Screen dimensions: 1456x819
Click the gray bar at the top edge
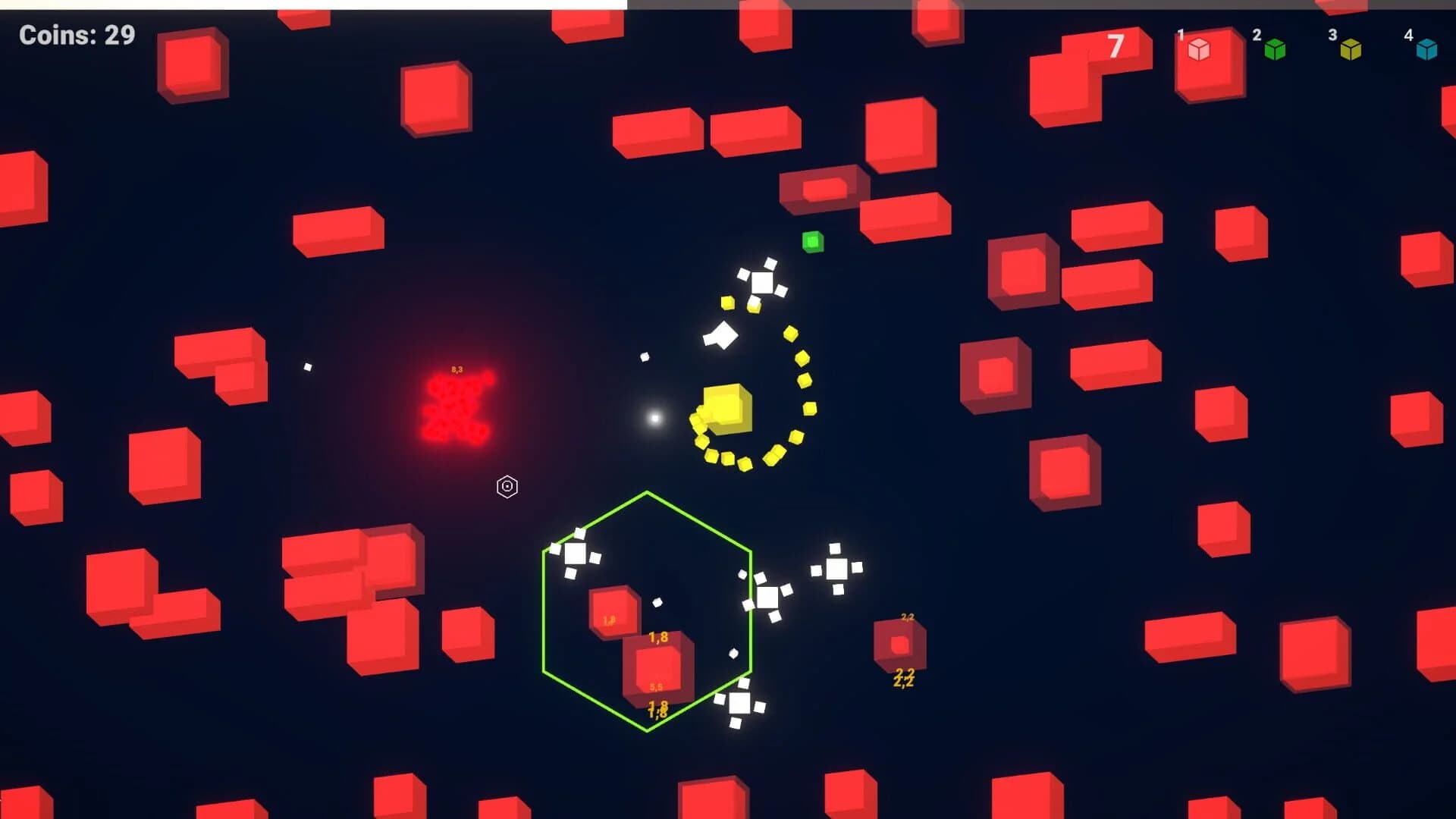(986, 3)
